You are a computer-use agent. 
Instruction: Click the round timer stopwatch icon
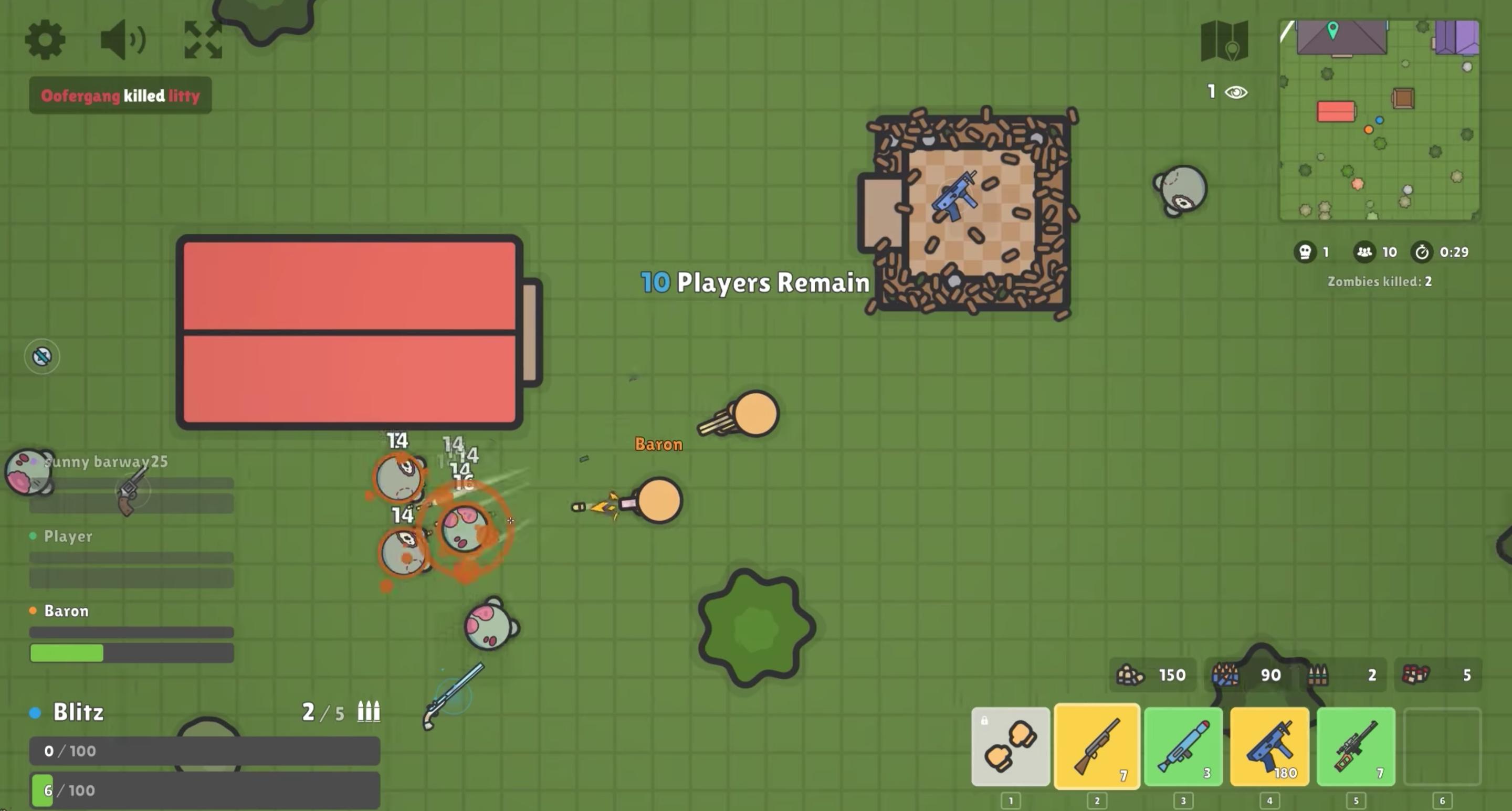point(1422,252)
